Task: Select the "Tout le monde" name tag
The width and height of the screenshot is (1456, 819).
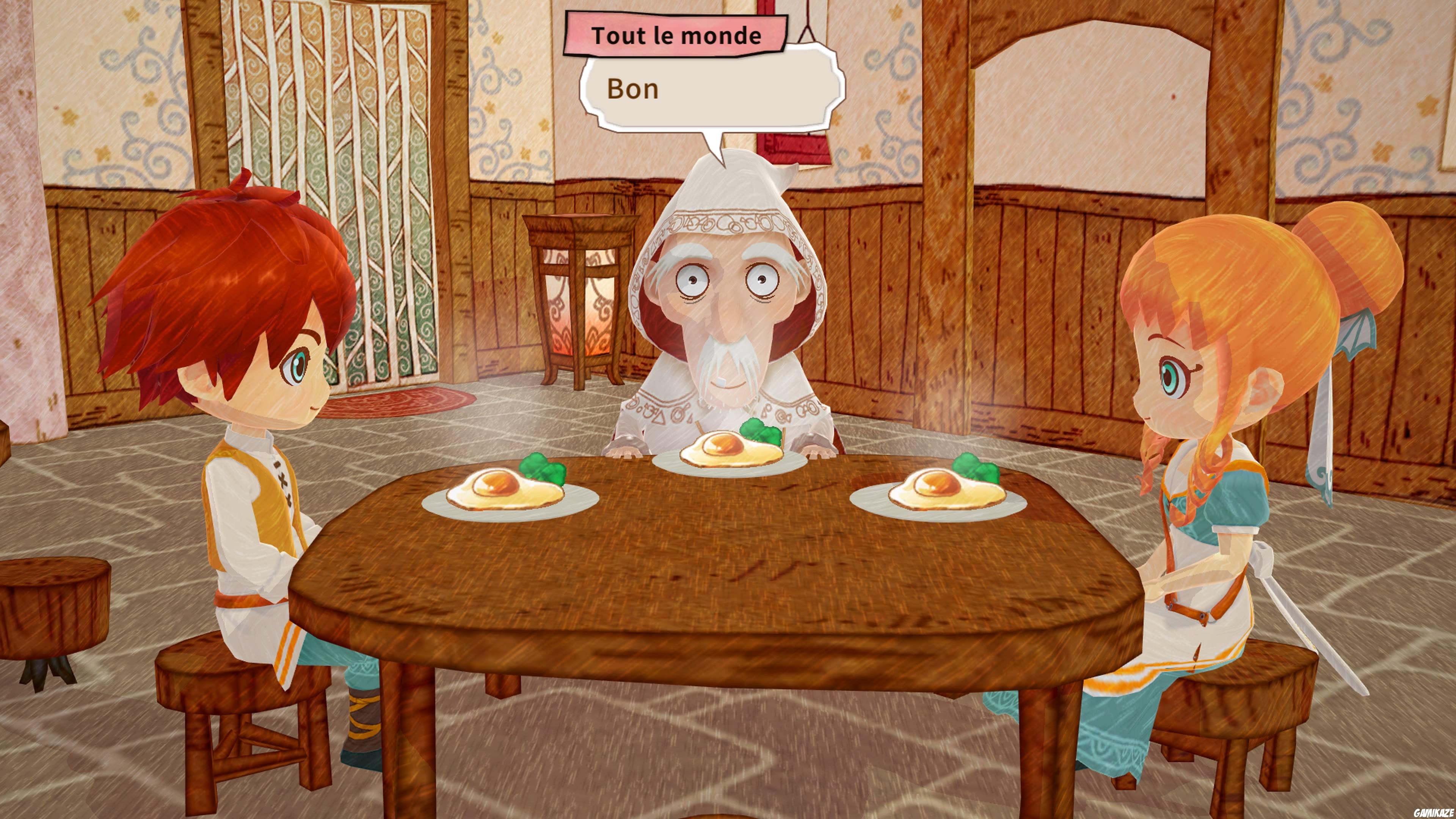Action: [x=678, y=35]
